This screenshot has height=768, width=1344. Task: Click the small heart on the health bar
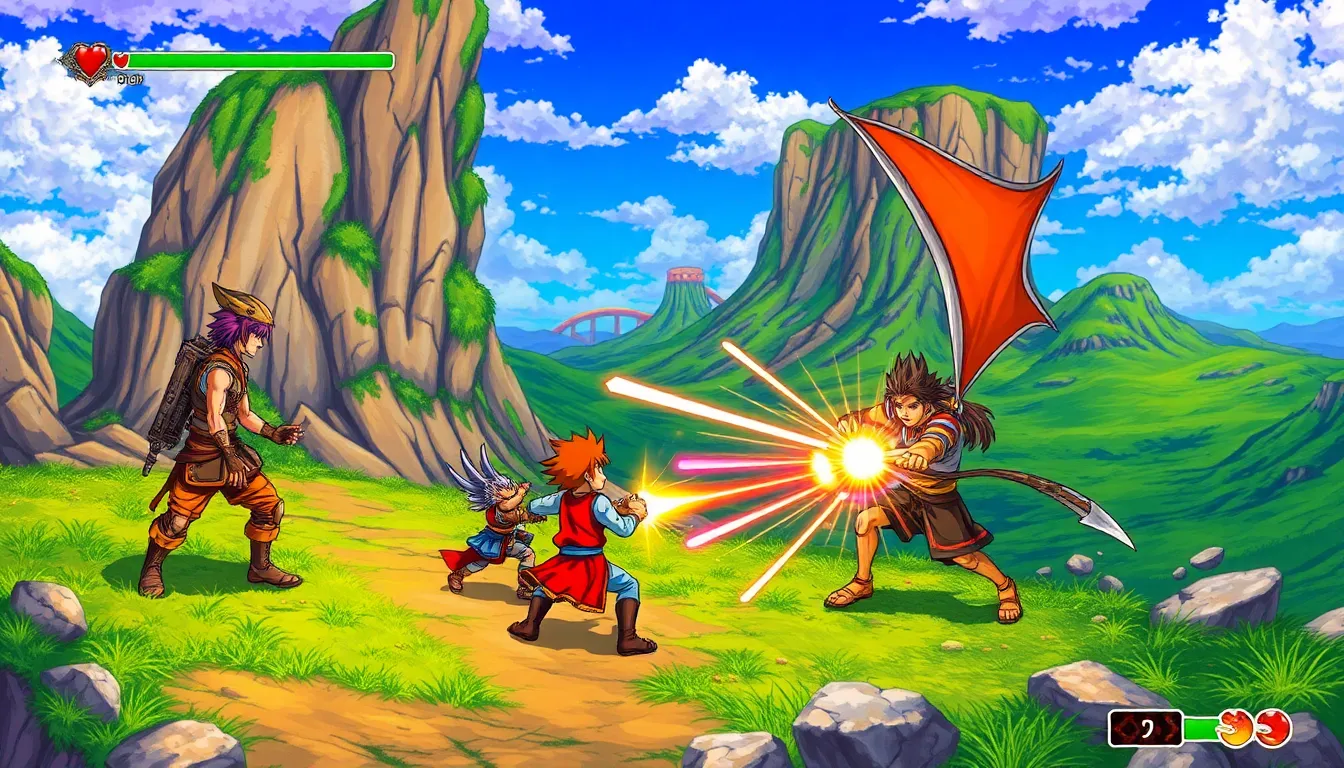click(x=120, y=59)
